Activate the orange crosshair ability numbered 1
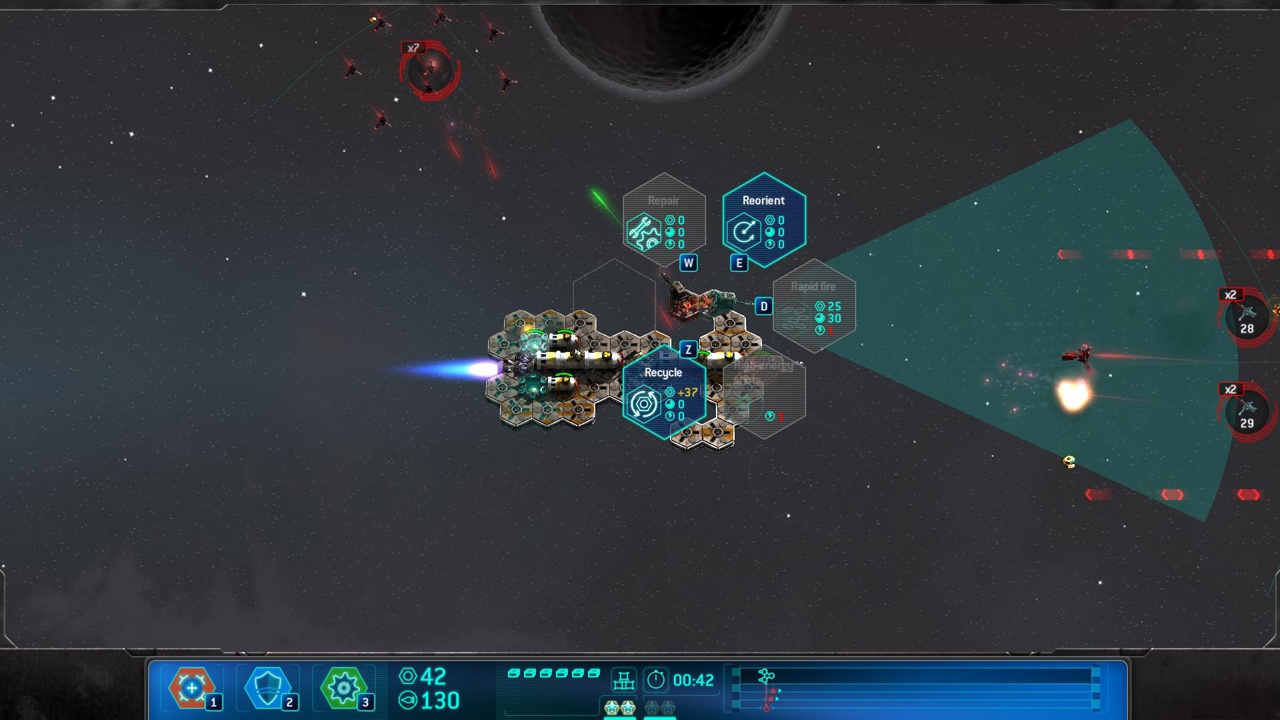The height and width of the screenshot is (720, 1280). [192, 688]
